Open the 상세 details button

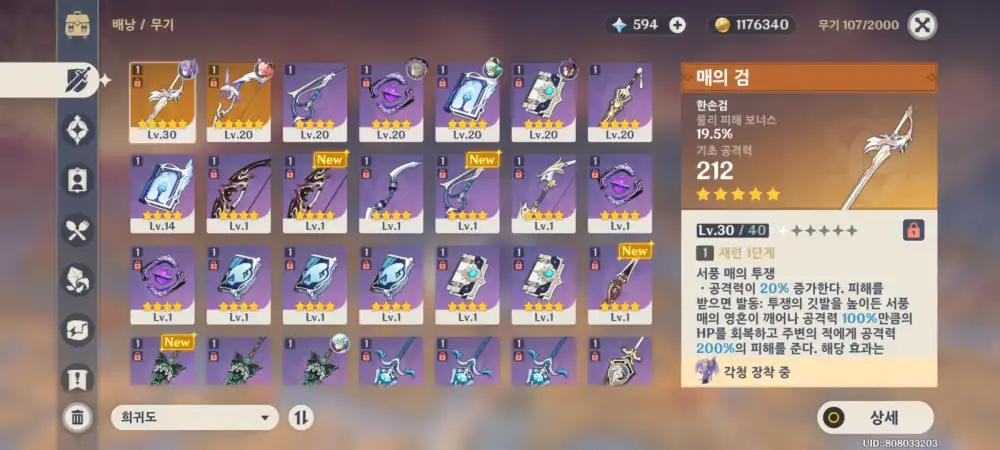coord(875,417)
